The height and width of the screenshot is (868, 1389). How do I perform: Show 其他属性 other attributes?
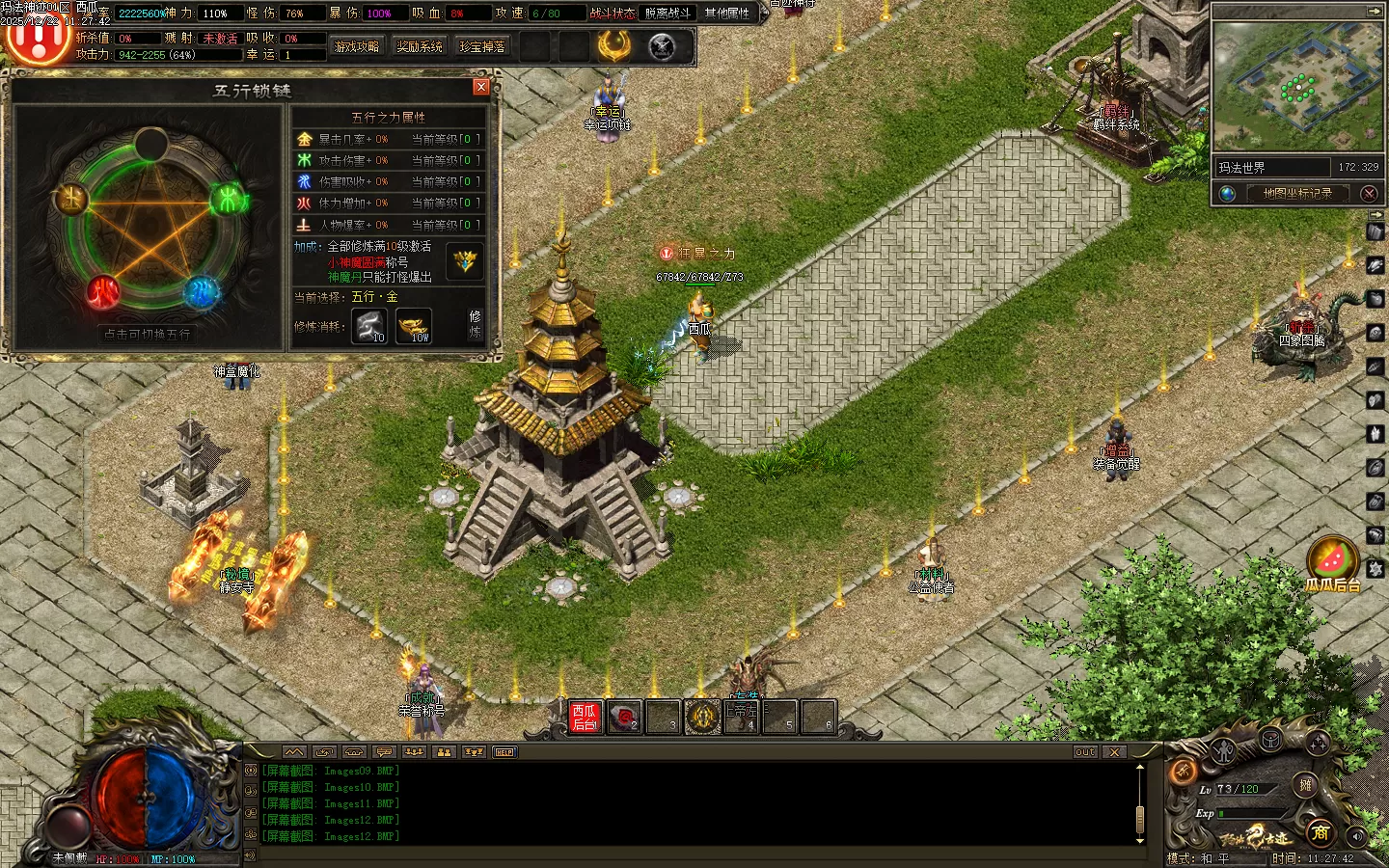coord(726,13)
